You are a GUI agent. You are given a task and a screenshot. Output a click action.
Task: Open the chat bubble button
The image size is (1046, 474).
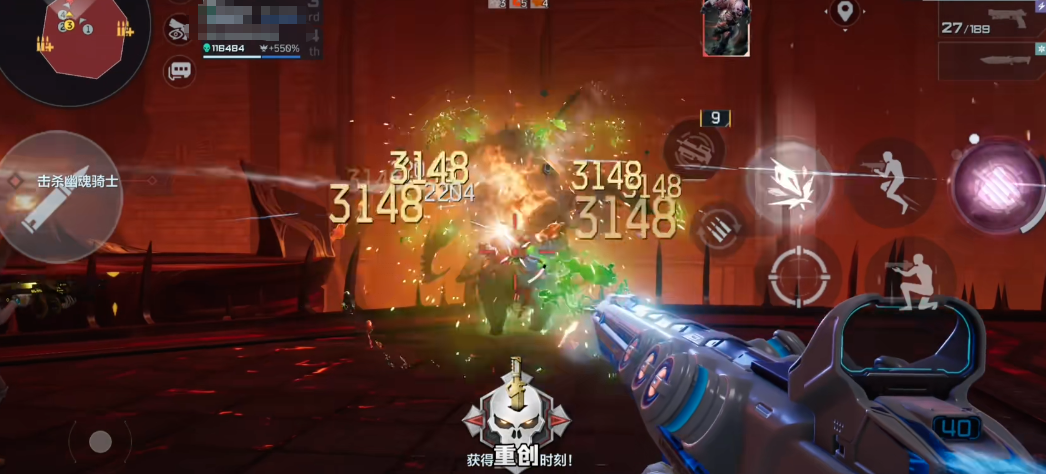click(180, 71)
